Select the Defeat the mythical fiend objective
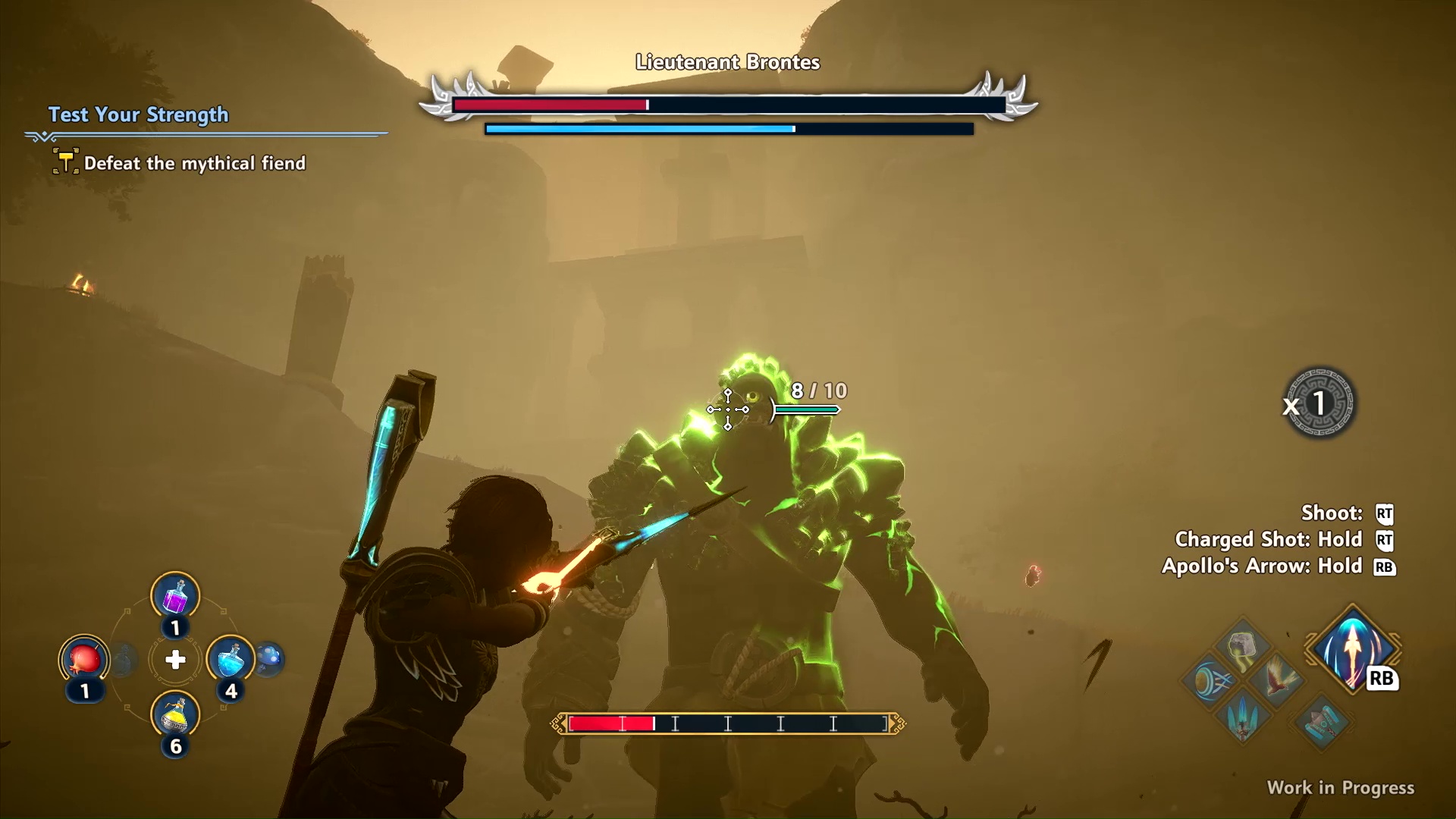1456x819 pixels. click(x=194, y=163)
